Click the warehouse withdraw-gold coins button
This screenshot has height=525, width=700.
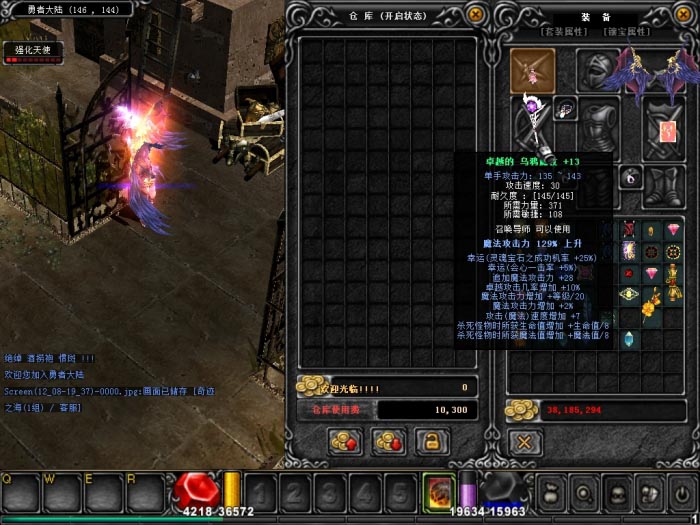[387, 440]
